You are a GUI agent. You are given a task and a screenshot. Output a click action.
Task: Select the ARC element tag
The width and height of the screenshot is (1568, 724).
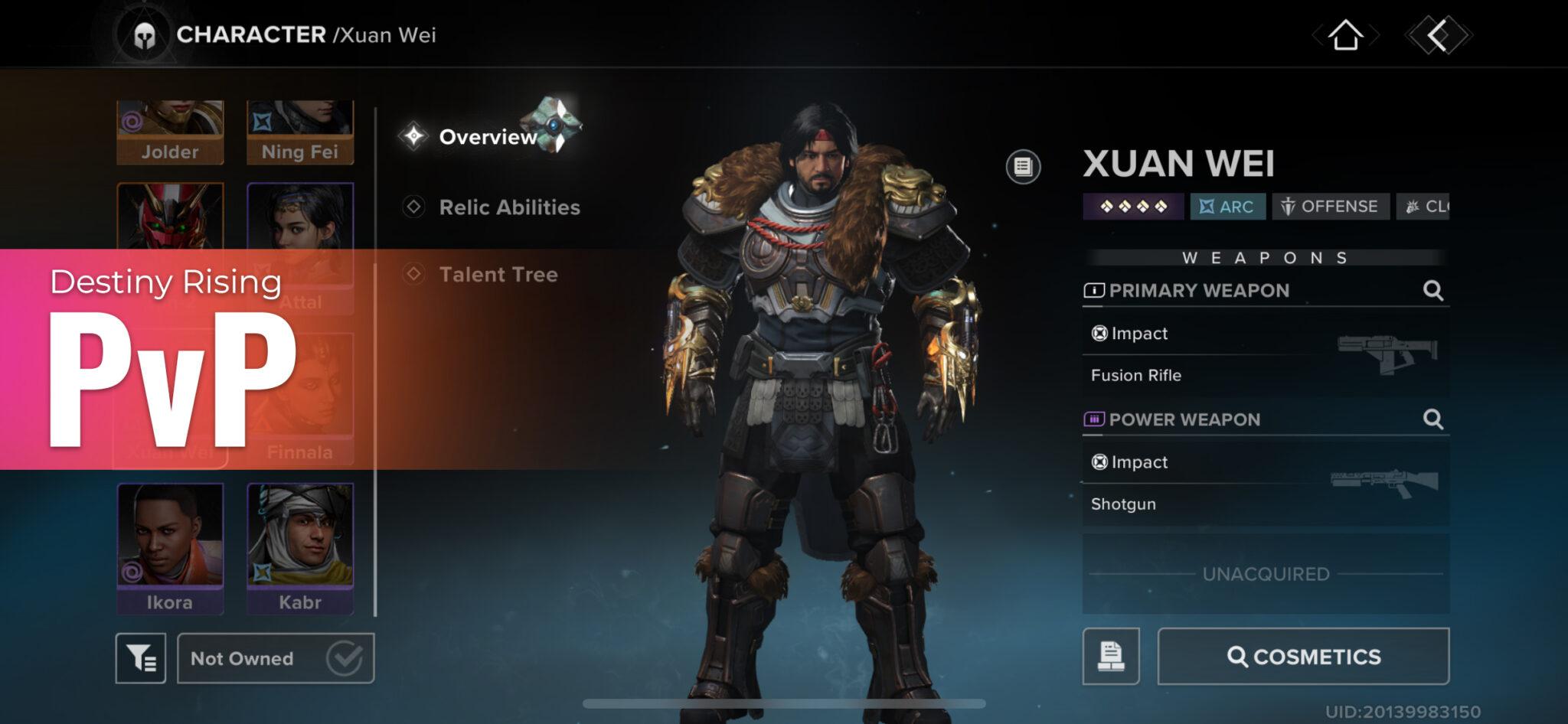coord(1227,206)
